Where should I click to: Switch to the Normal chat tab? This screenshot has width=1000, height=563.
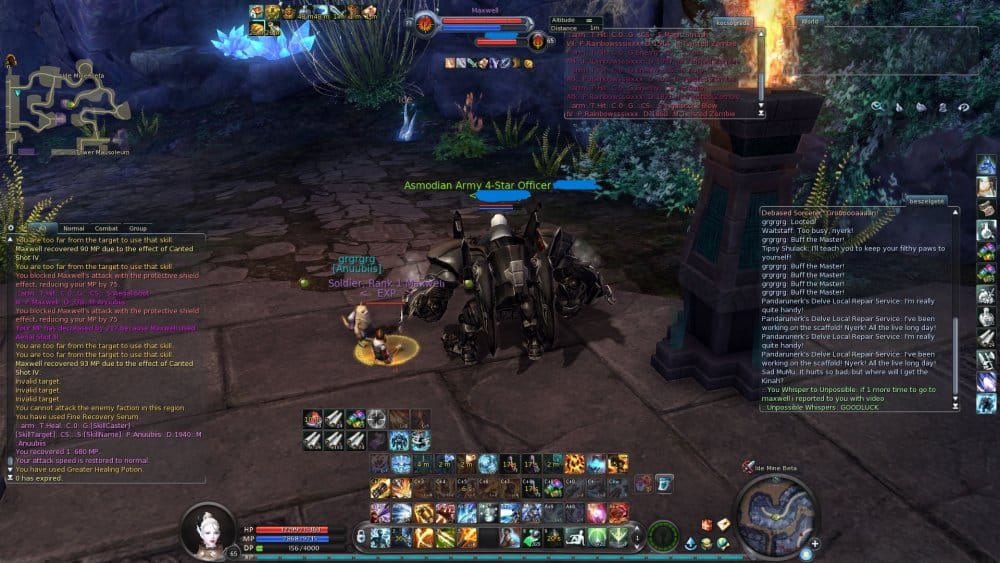pyautogui.click(x=74, y=228)
